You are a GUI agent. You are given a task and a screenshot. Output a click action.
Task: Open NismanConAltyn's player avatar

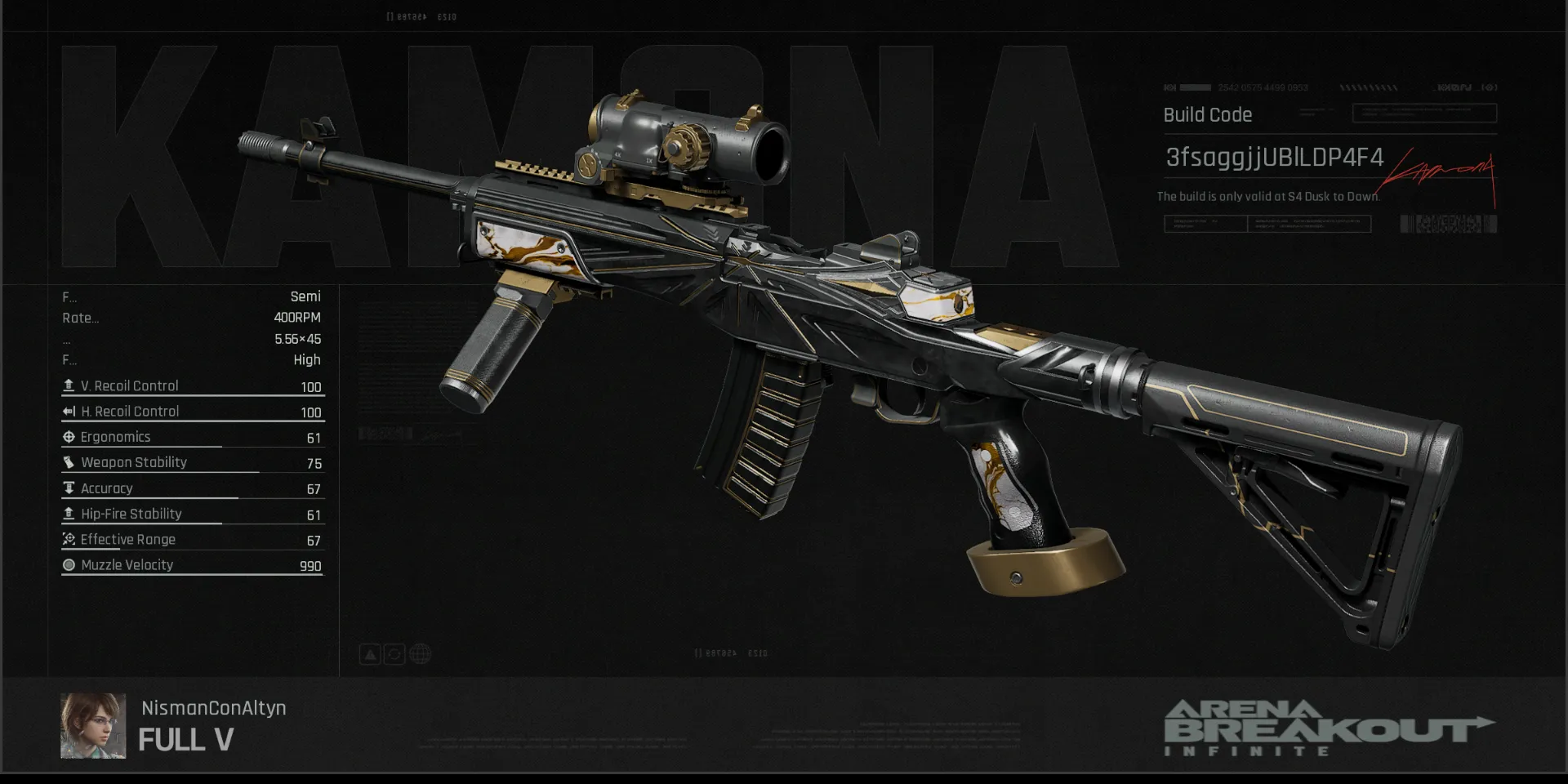click(x=93, y=726)
